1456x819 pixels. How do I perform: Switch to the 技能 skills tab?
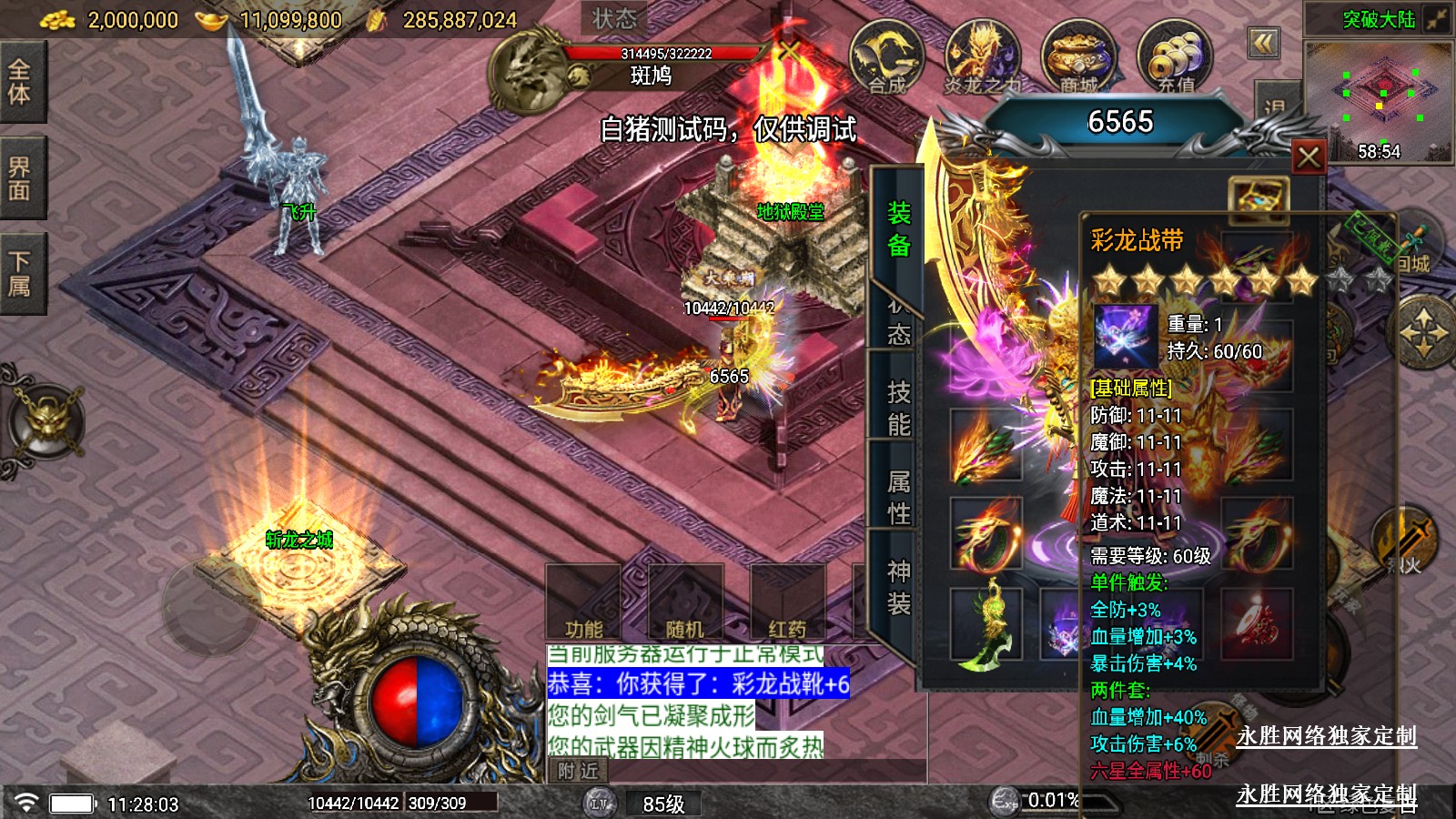pos(898,408)
